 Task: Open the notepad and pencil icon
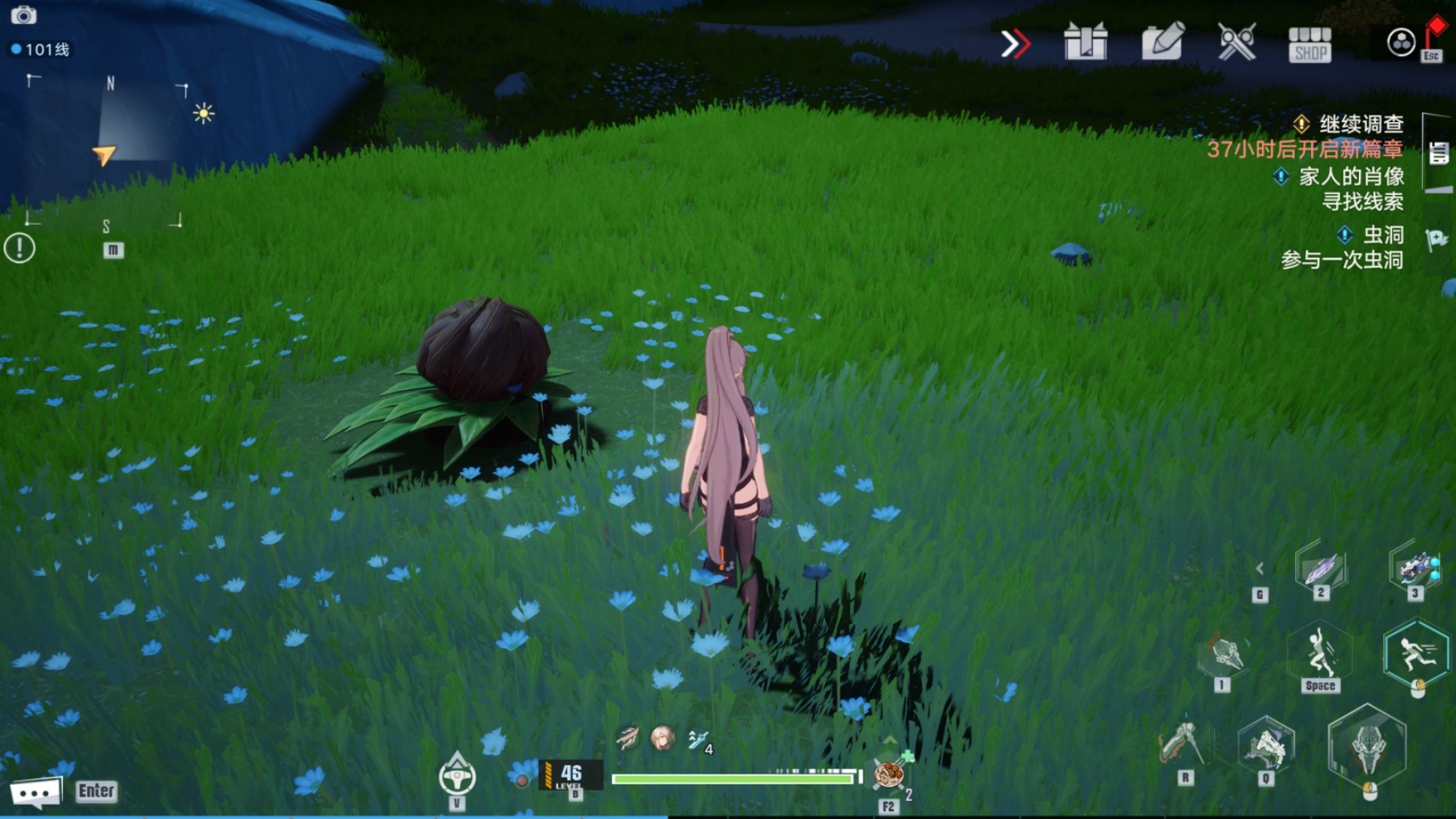click(1162, 42)
